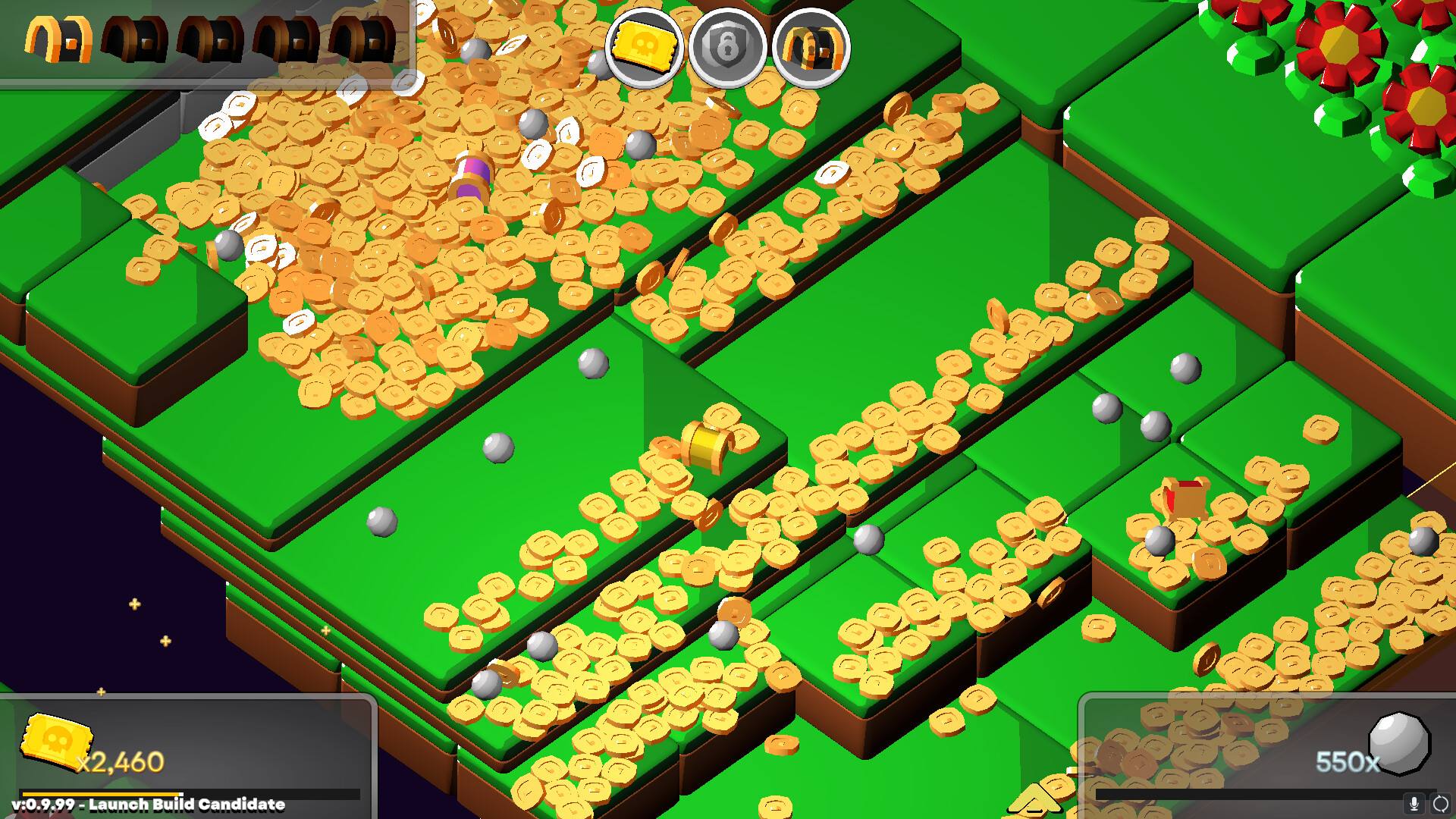Open the gold chest circular button at top
This screenshot has width=1456, height=819.
tap(812, 47)
